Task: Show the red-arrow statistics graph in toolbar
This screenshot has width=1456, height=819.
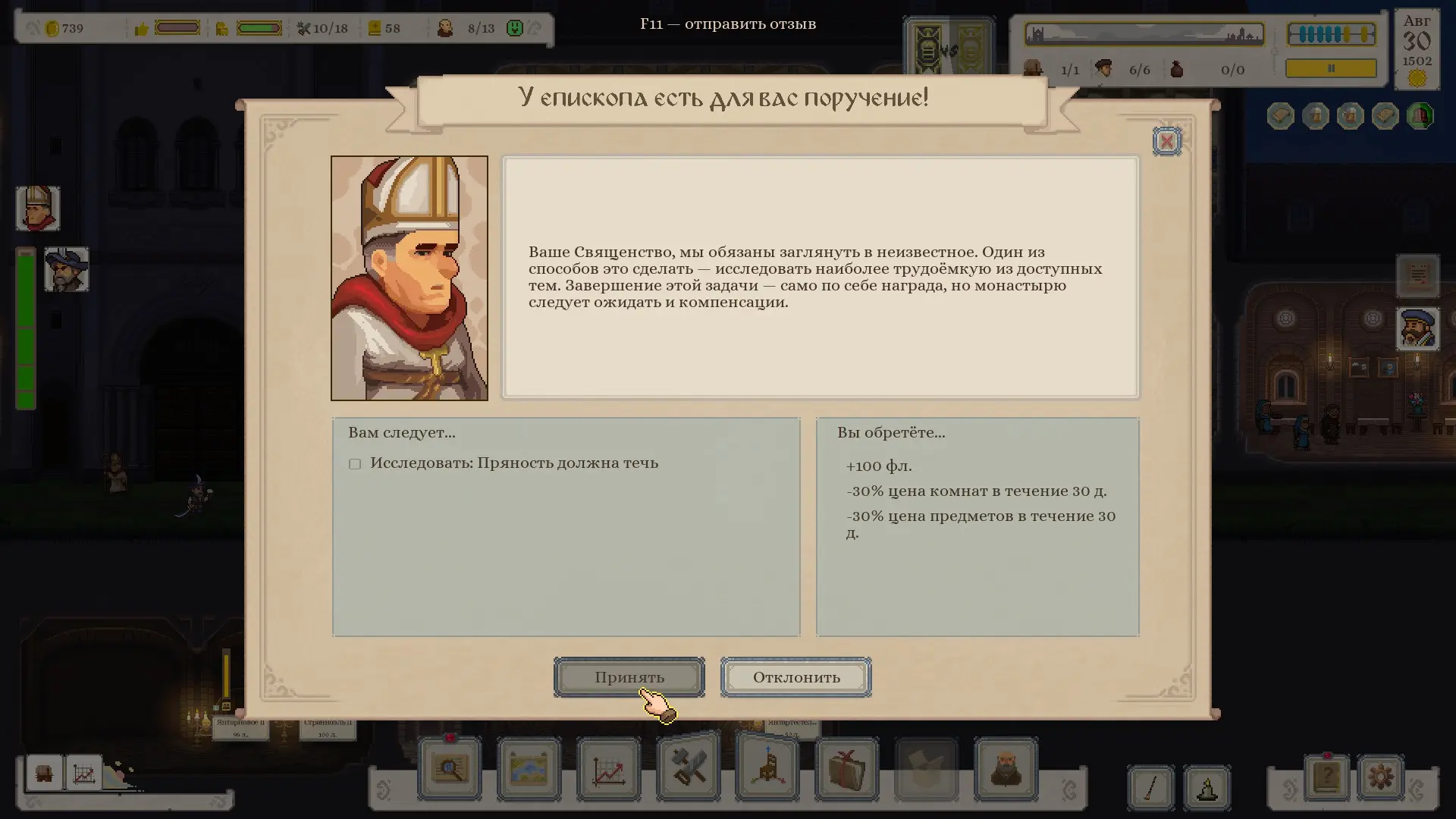Action: coord(608,769)
